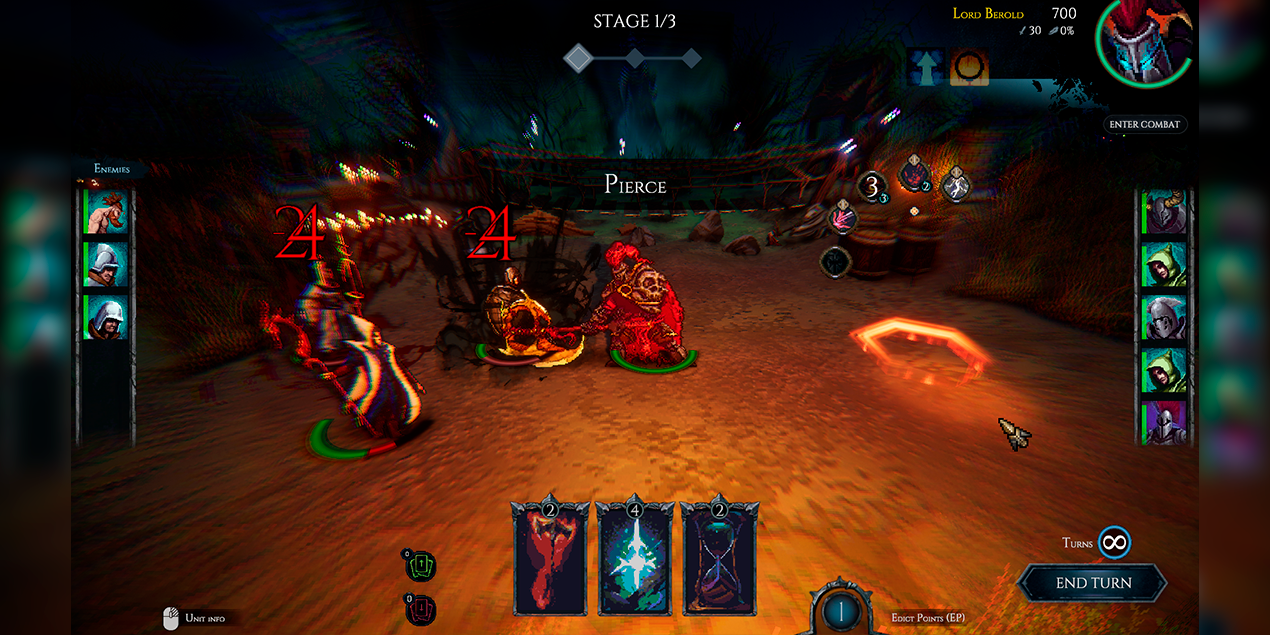Choose the white star burst edict card

coord(634,560)
